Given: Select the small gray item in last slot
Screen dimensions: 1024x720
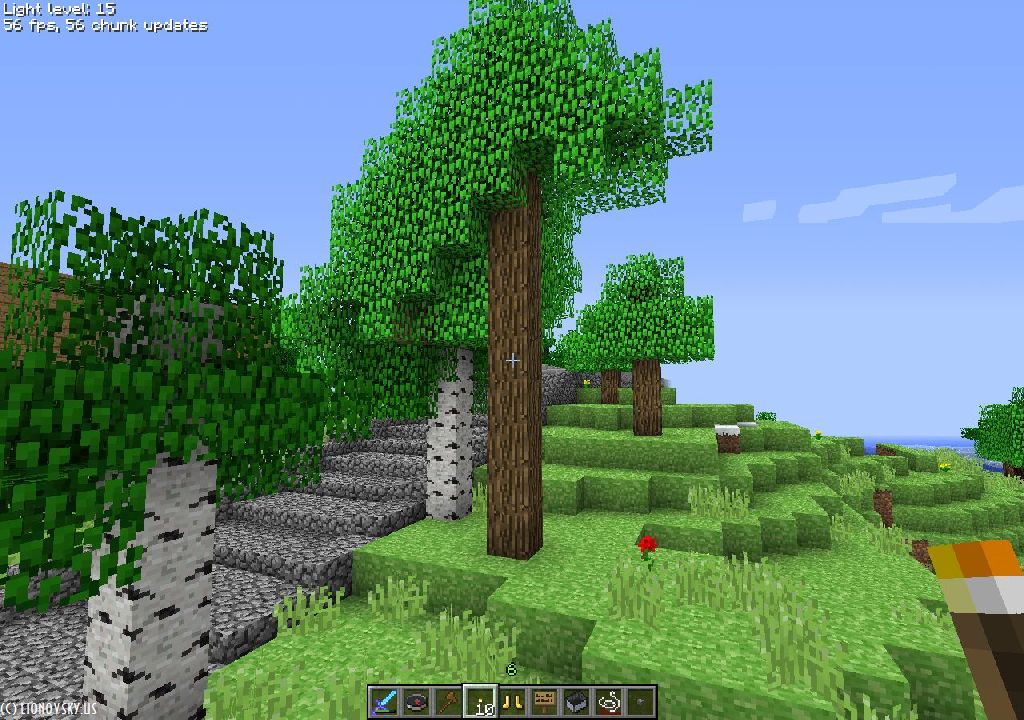Looking at the screenshot, I should pos(640,702).
